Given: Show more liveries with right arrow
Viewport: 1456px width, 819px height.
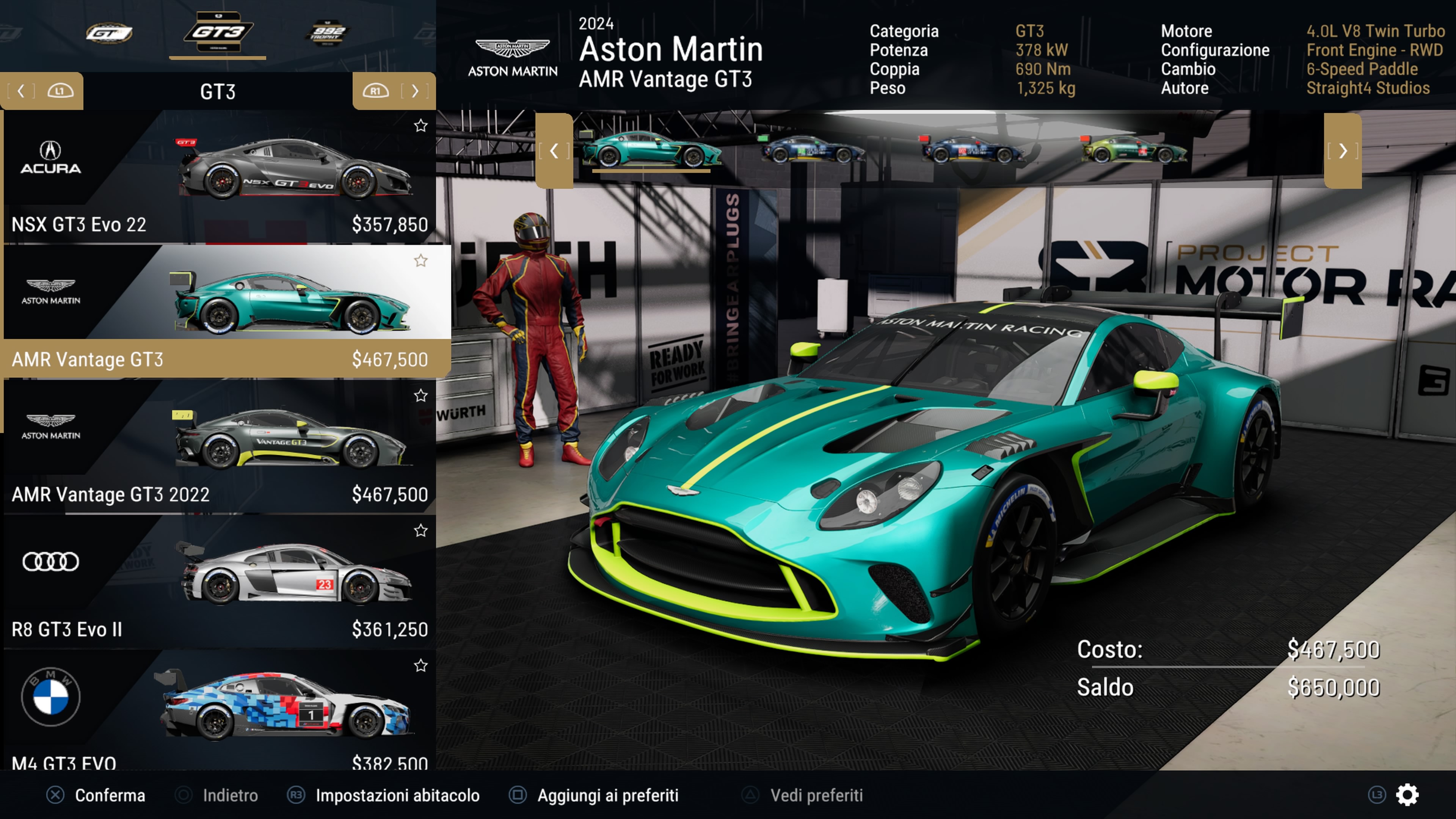Looking at the screenshot, I should click(x=1342, y=151).
